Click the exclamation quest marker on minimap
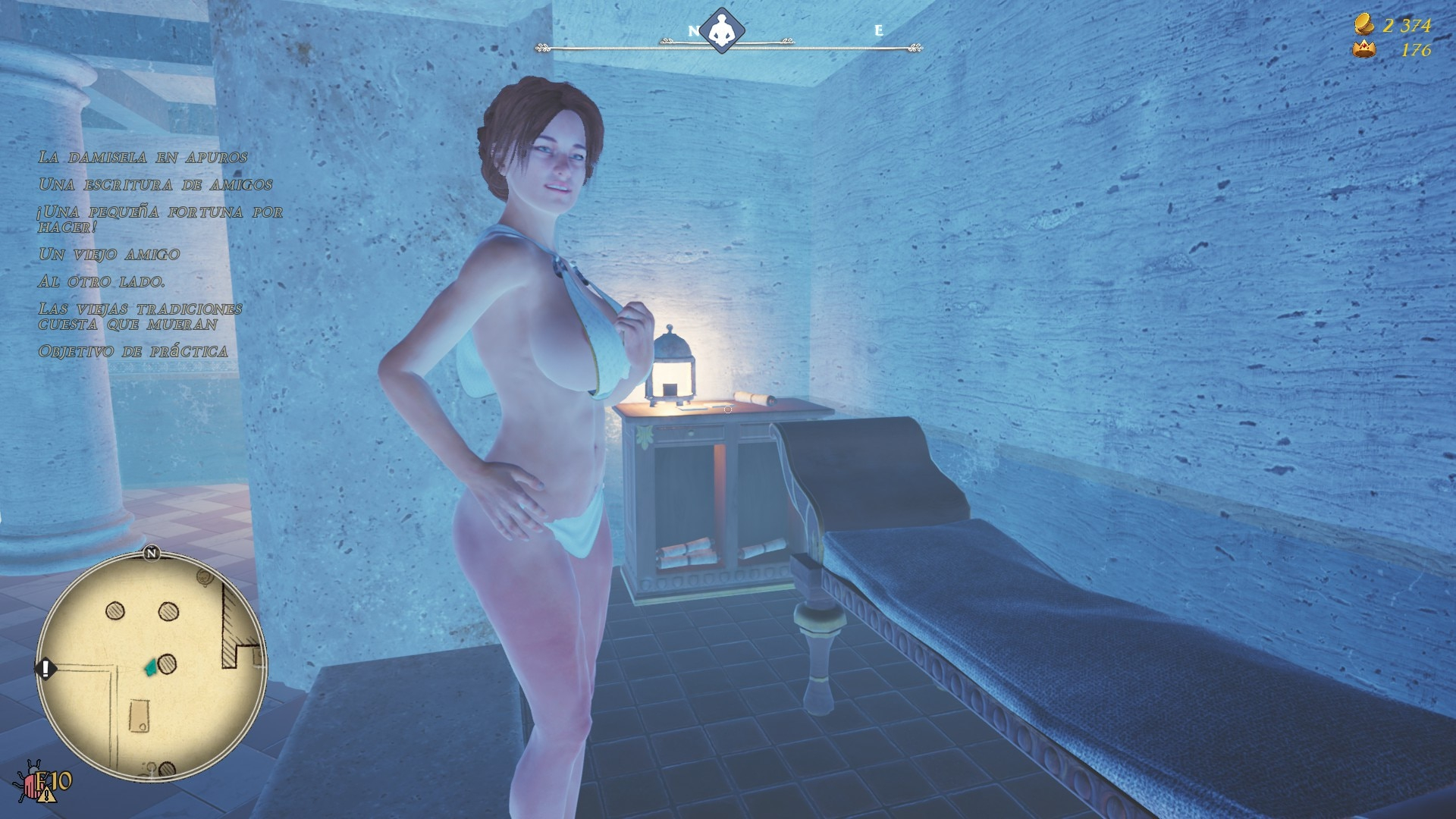This screenshot has height=819, width=1456. coord(45,669)
